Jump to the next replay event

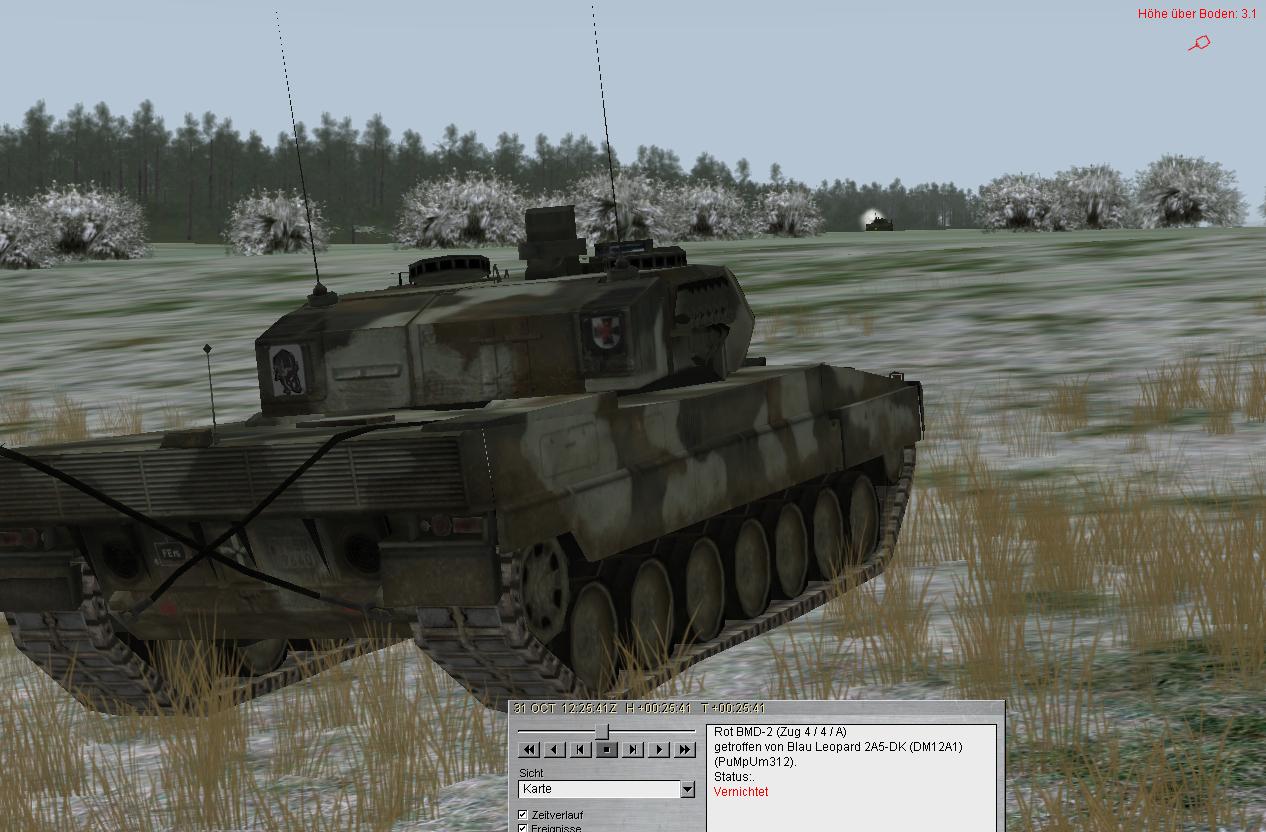pyautogui.click(x=633, y=750)
